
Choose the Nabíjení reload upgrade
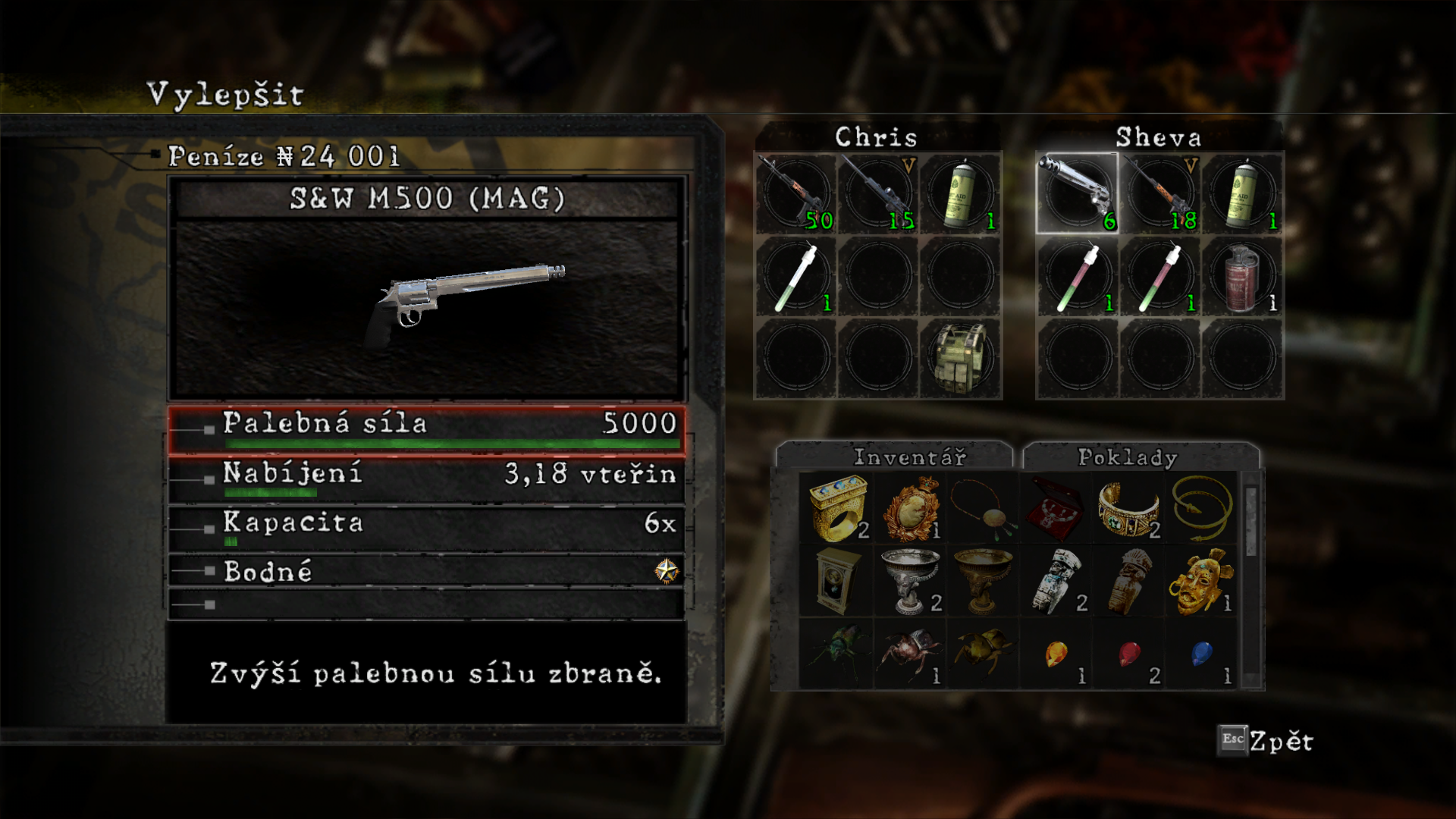point(426,479)
